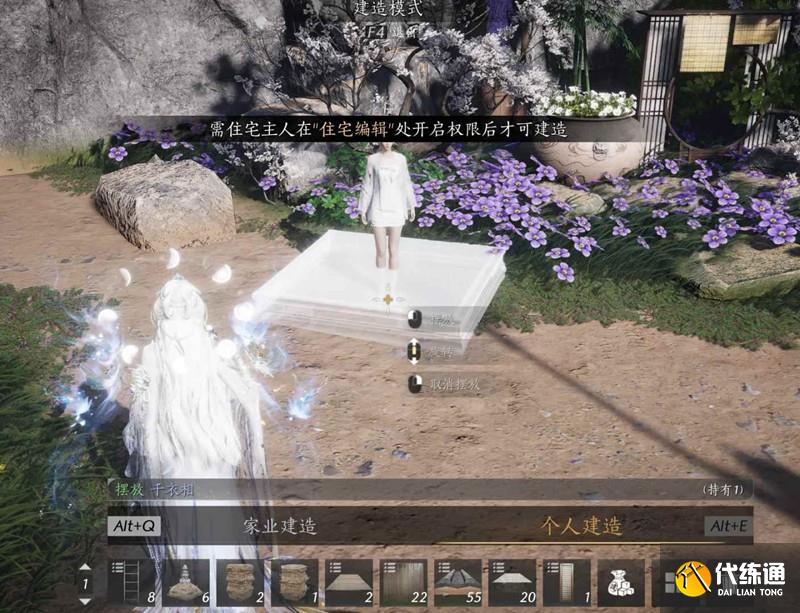Pick the tall door panel slot

[566, 582]
